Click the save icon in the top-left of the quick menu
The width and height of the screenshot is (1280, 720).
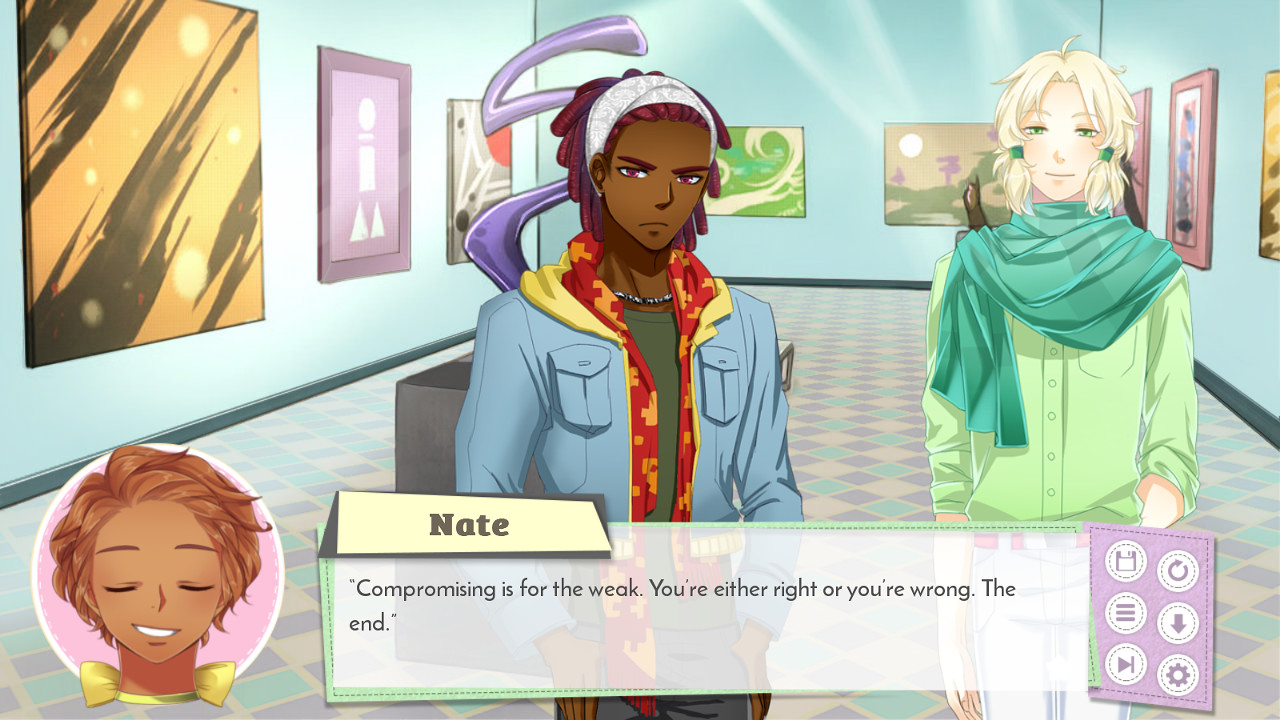[1126, 561]
